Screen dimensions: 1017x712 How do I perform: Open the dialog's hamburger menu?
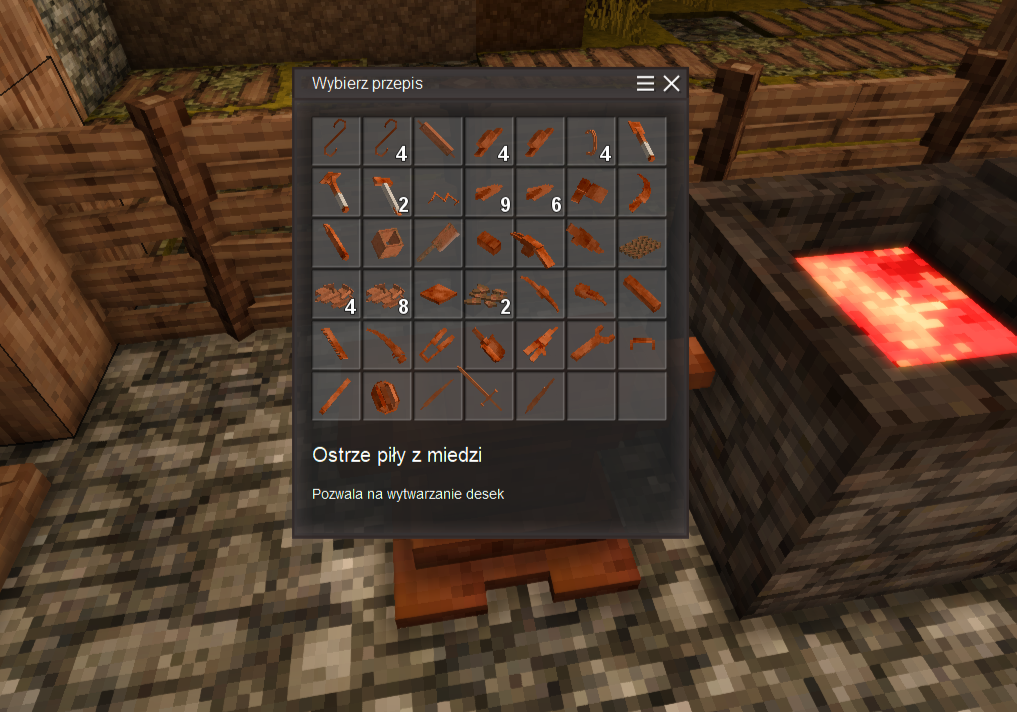pyautogui.click(x=646, y=84)
